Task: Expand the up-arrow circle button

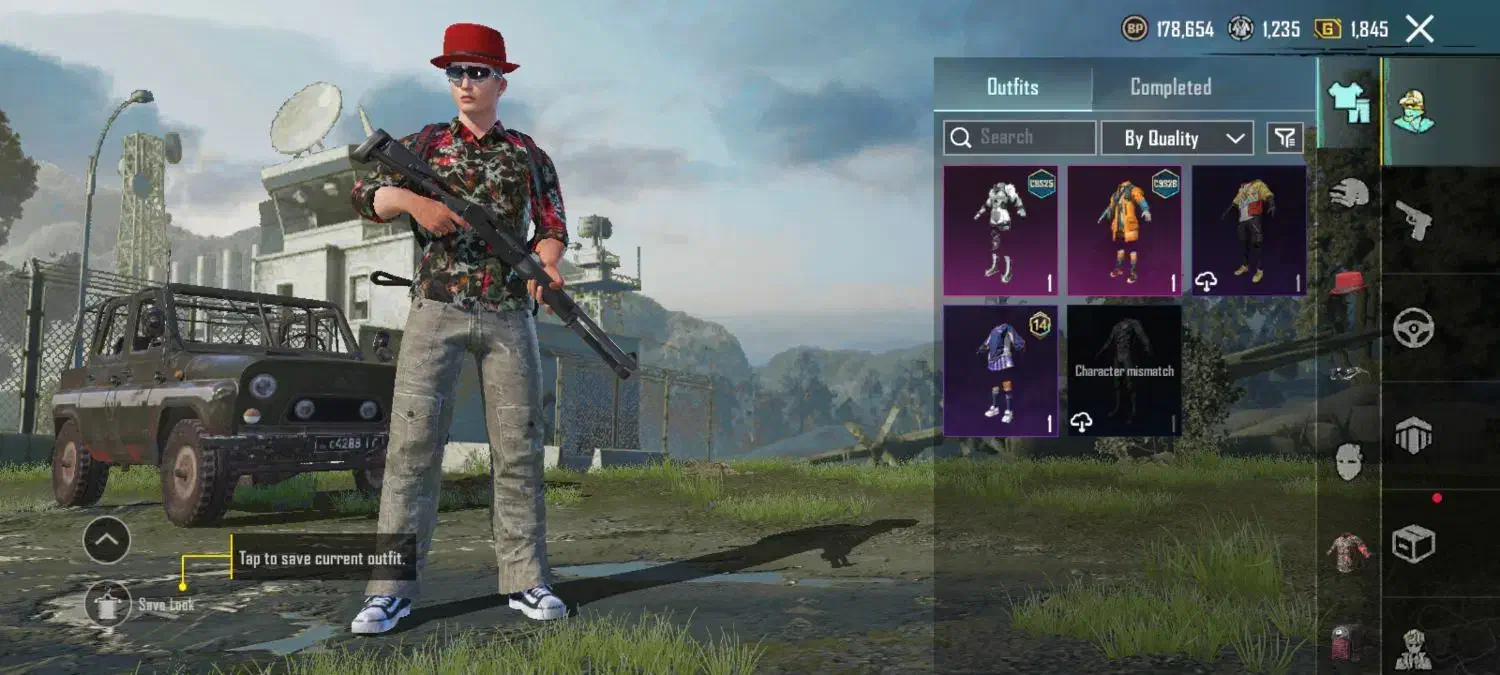Action: pyautogui.click(x=107, y=541)
